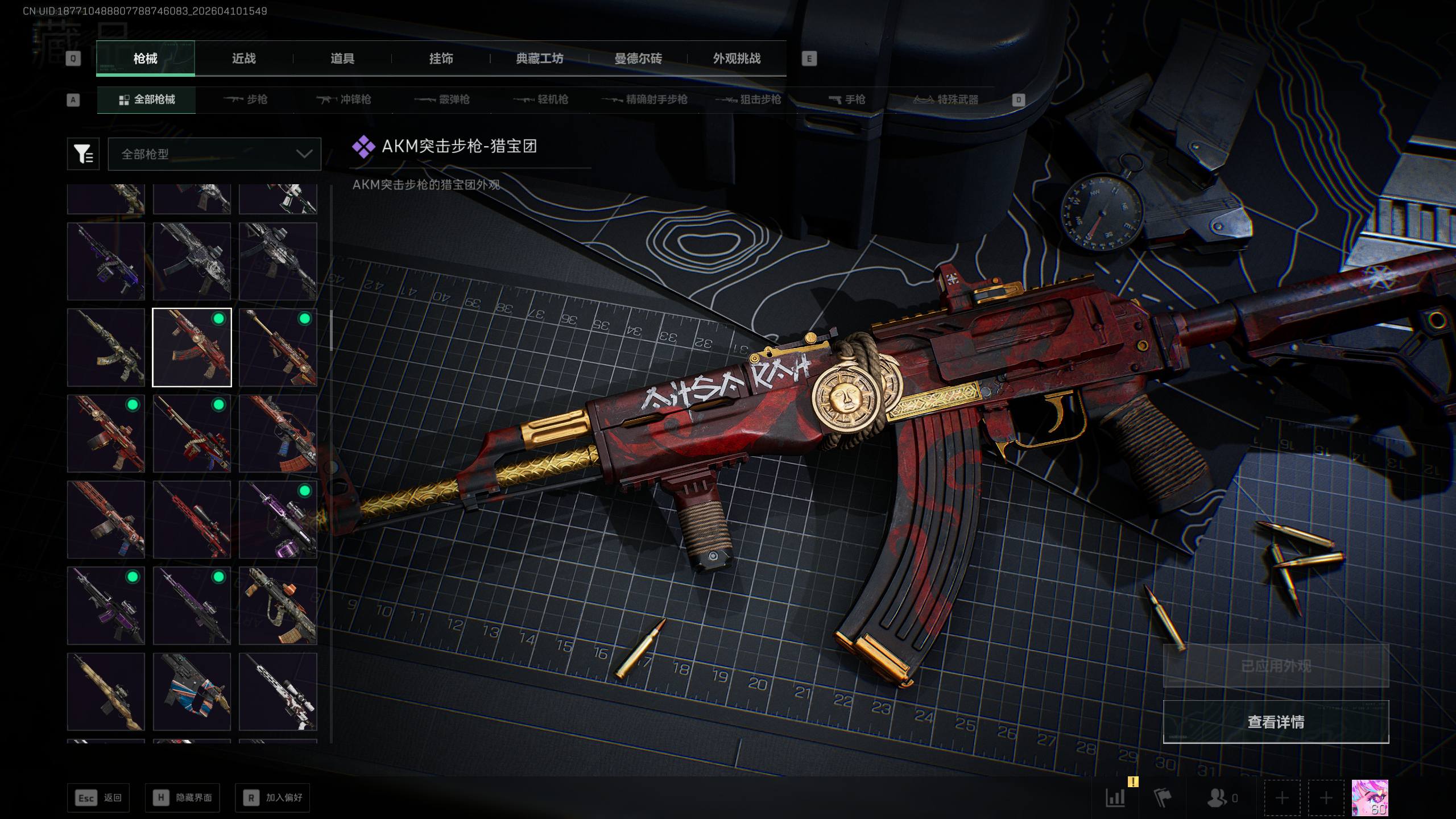Switch to the 近战 melee tab
The image size is (1456, 819).
[x=243, y=58]
